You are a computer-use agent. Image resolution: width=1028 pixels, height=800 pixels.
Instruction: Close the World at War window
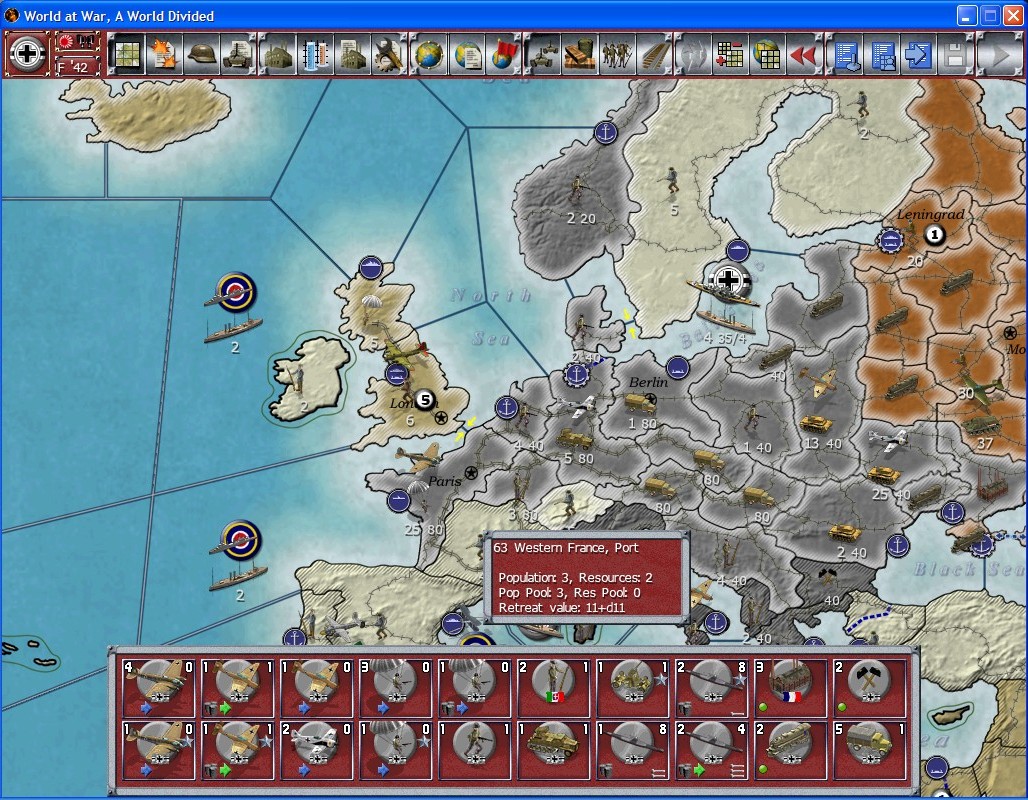click(x=1012, y=15)
